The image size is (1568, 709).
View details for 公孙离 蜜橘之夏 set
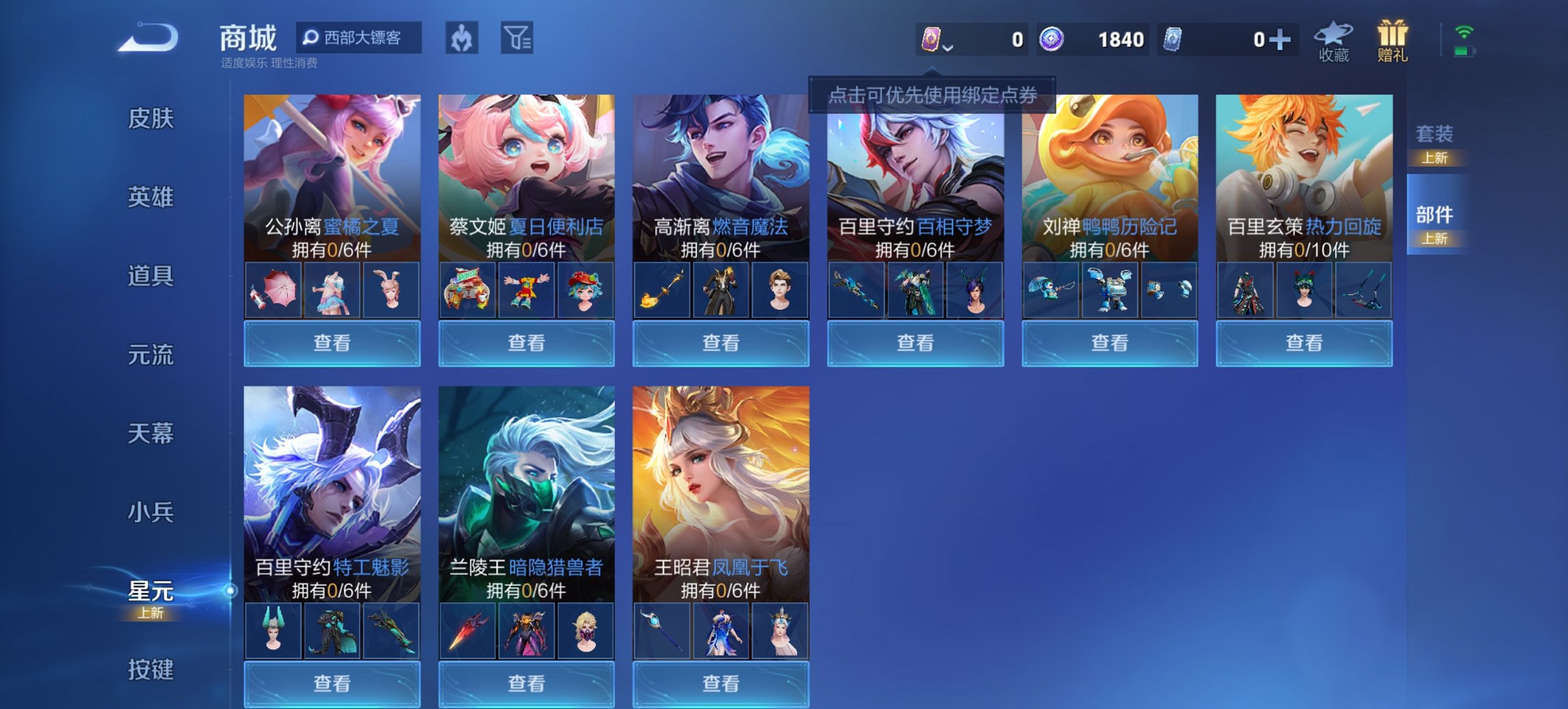click(x=332, y=343)
